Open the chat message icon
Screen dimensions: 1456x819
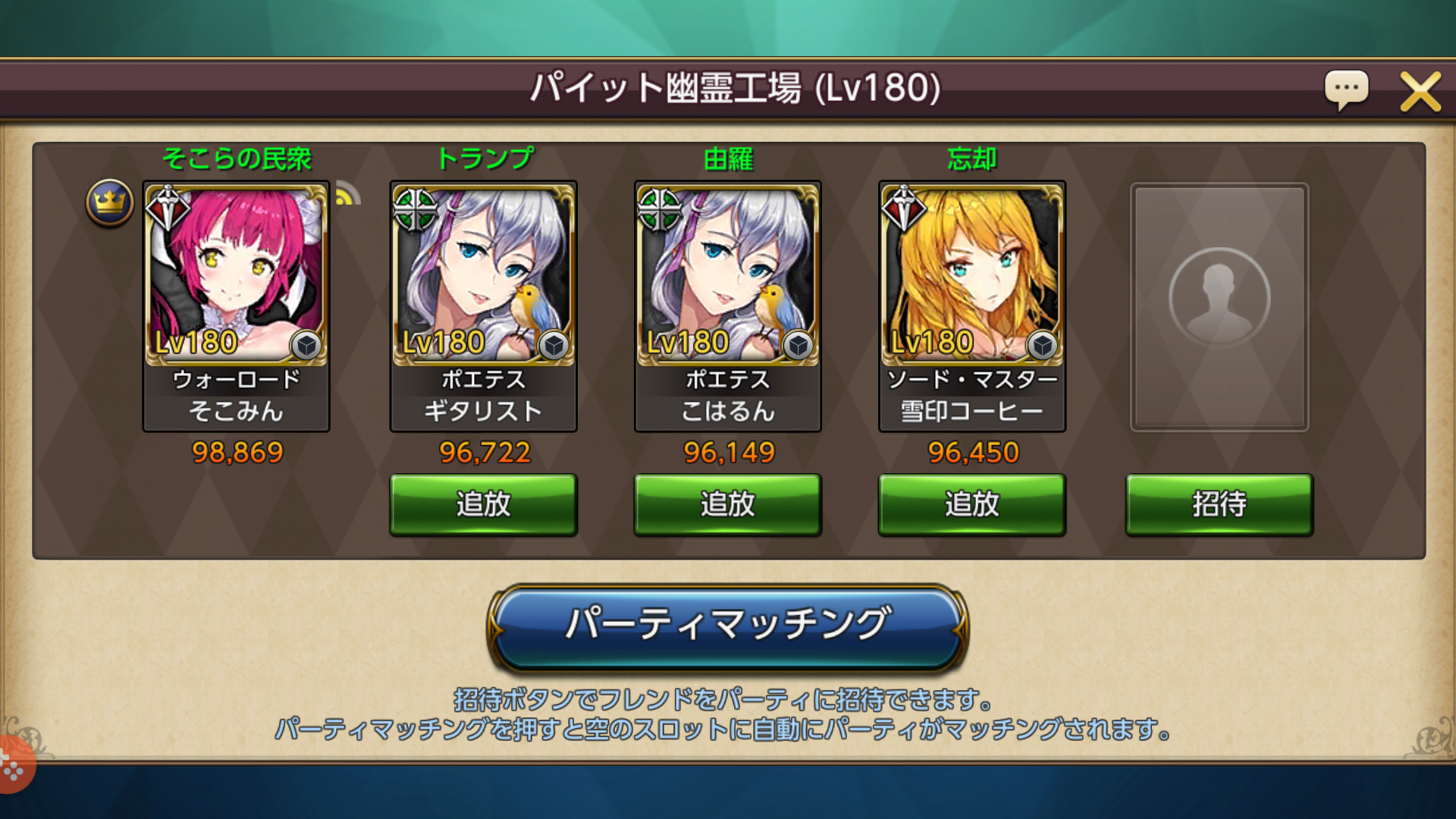(1346, 90)
